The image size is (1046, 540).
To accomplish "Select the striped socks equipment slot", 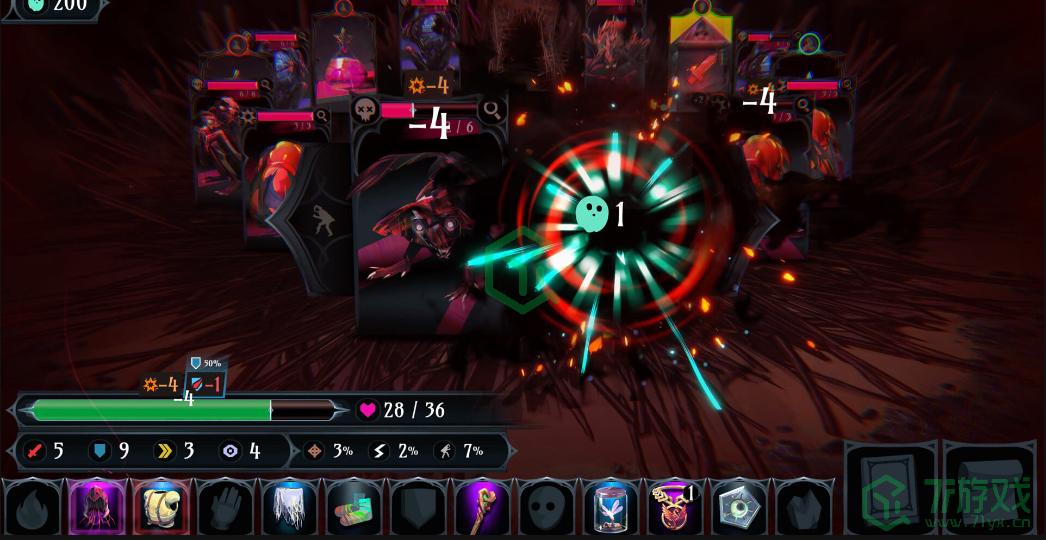I will 354,507.
